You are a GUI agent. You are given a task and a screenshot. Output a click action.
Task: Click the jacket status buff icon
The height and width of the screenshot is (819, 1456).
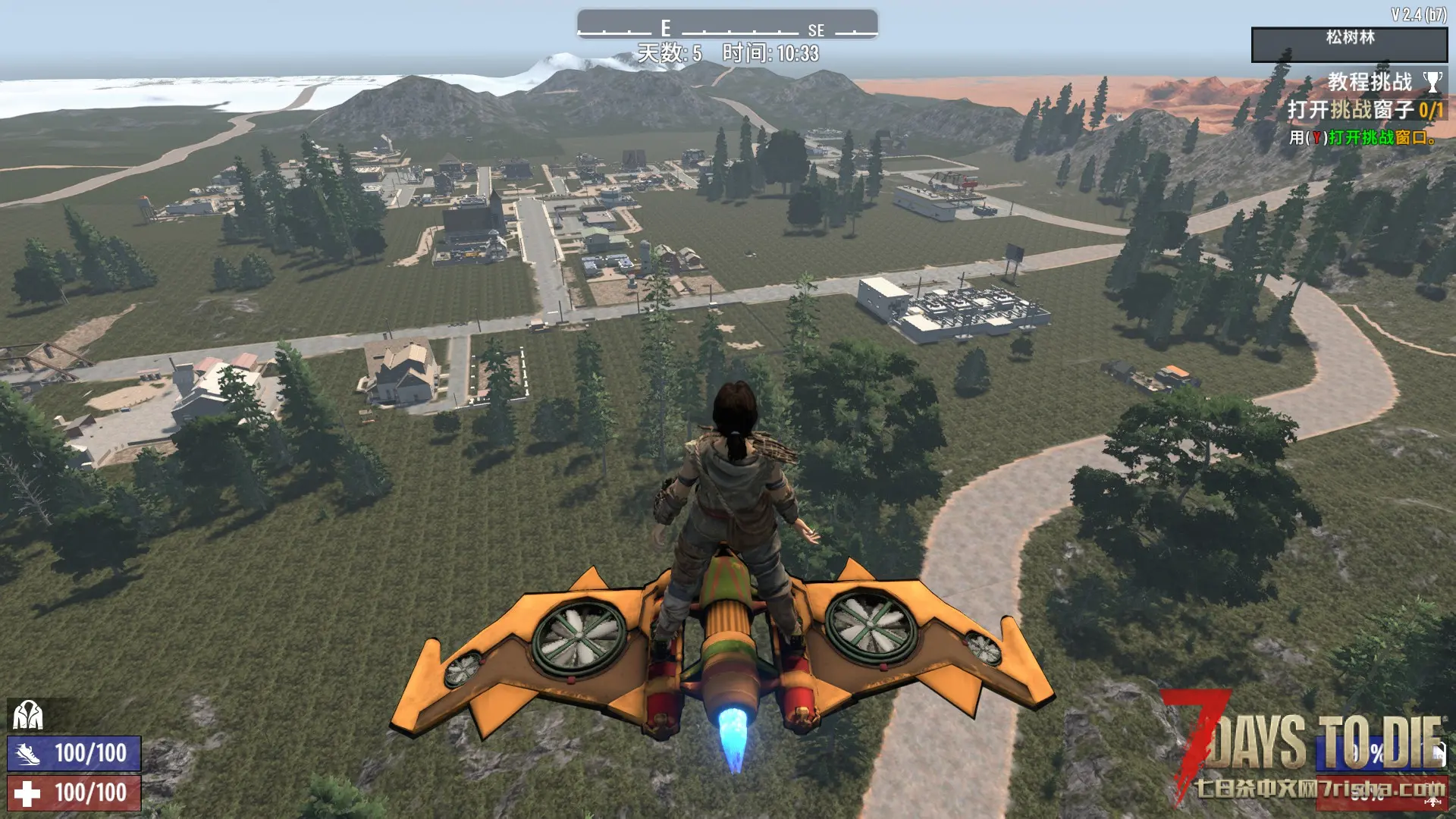point(28,715)
